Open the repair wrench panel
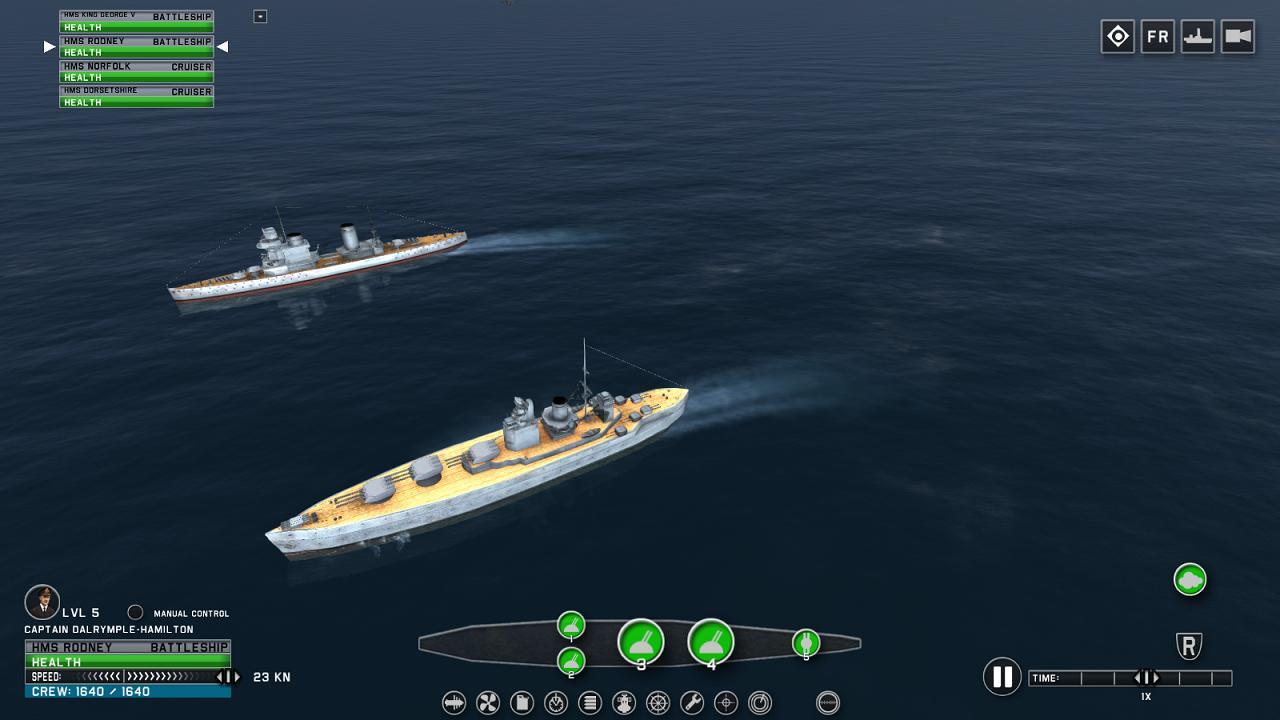 pos(692,703)
